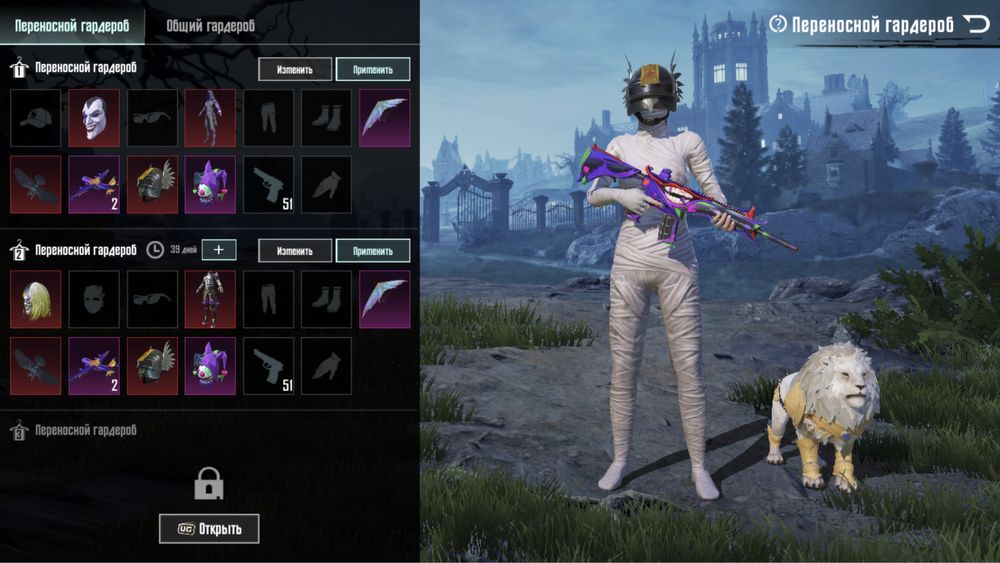Choose the mummy suit outfit slot
The height and width of the screenshot is (563, 1000).
coord(210,118)
